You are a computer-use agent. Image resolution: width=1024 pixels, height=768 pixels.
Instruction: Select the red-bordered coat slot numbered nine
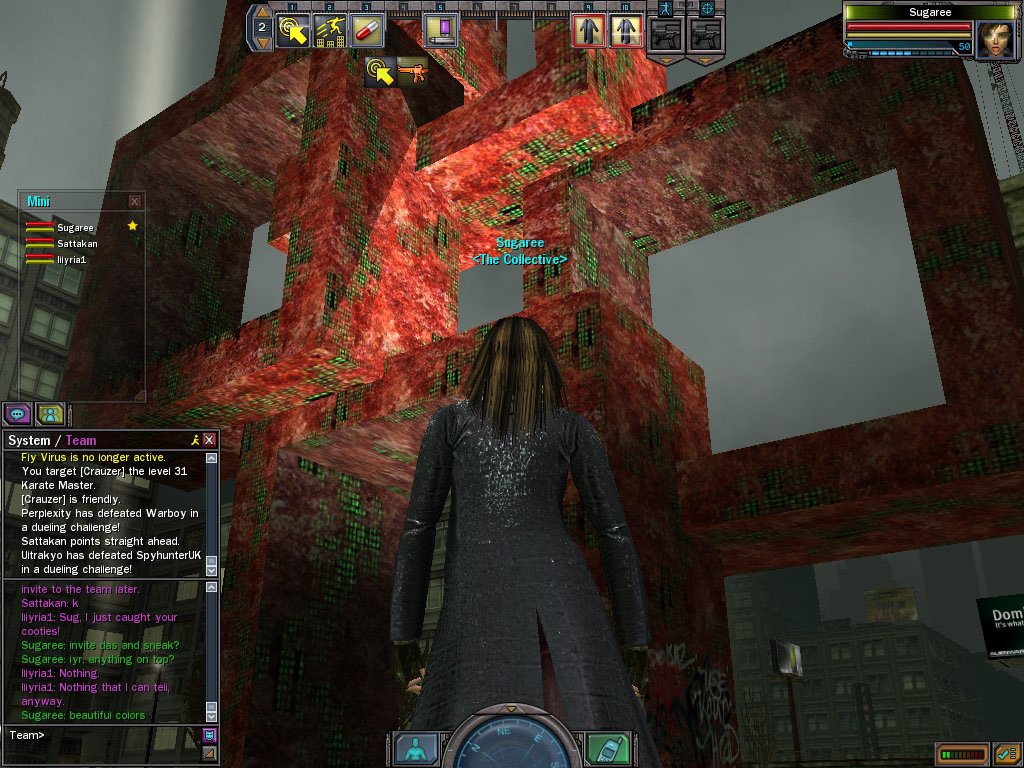(588, 31)
